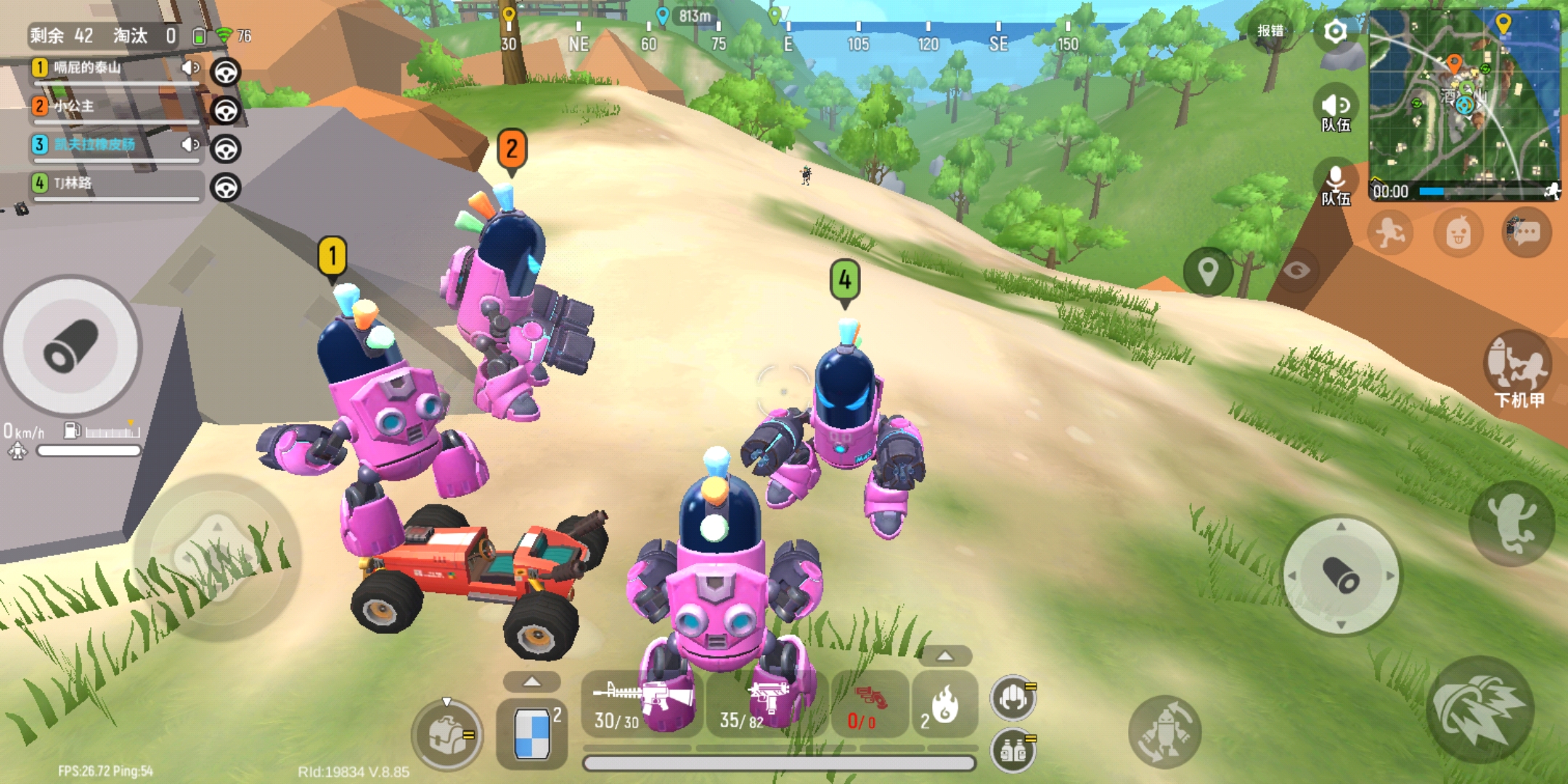
Task: Open the backpack inventory
Action: (x=446, y=735)
